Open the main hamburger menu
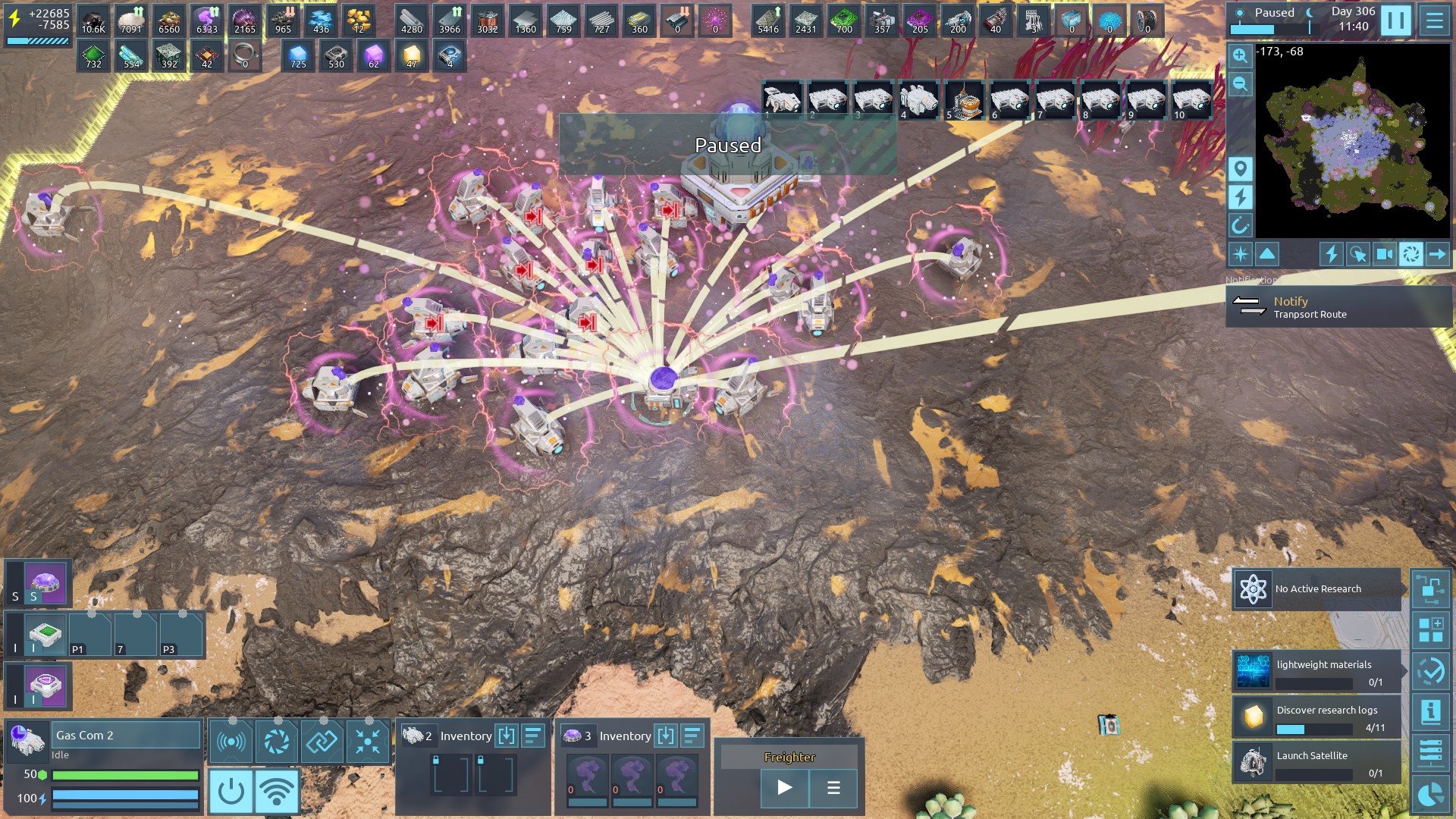Image resolution: width=1456 pixels, height=819 pixels. coord(1434,20)
